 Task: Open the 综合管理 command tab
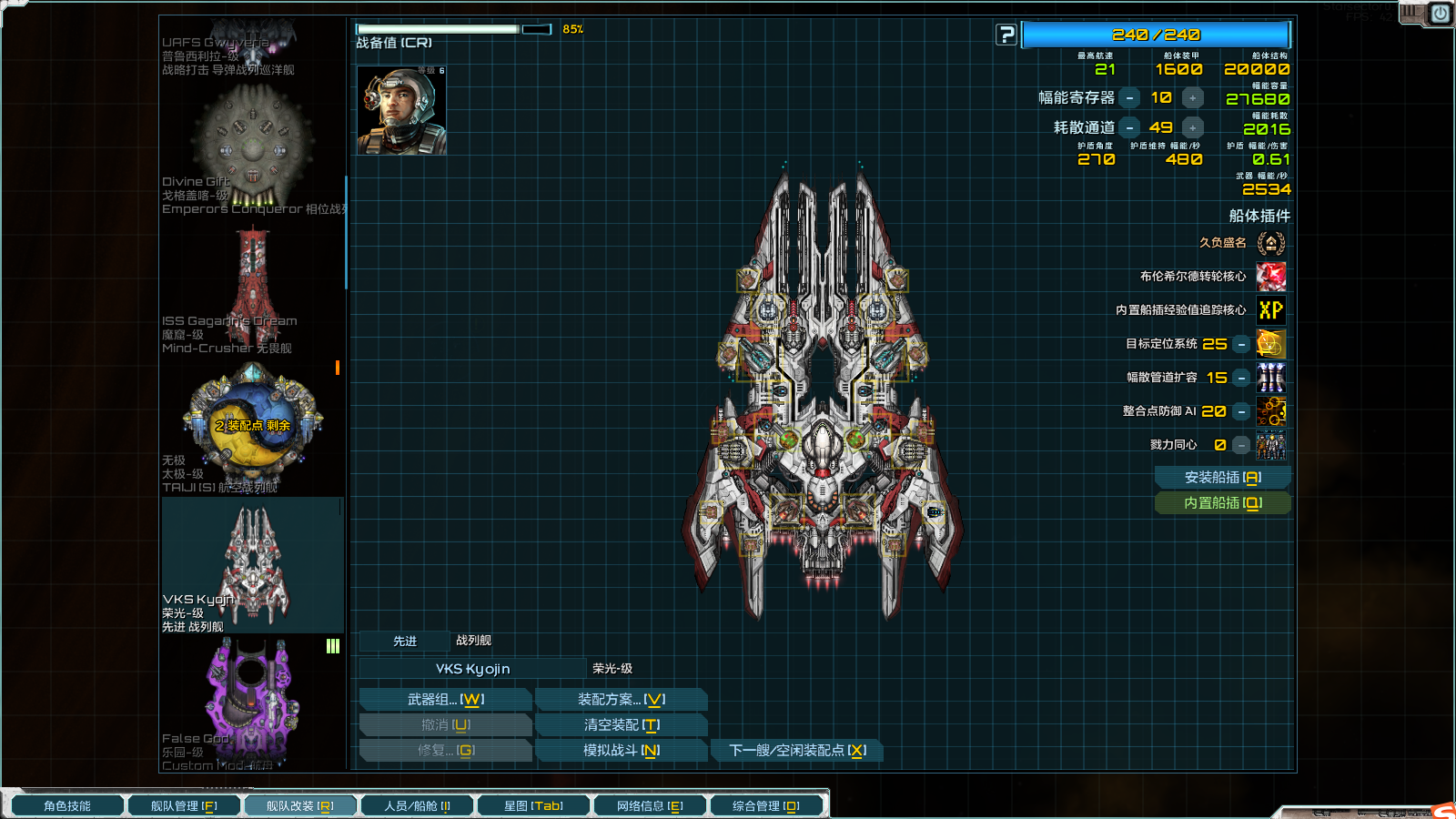pos(766,806)
